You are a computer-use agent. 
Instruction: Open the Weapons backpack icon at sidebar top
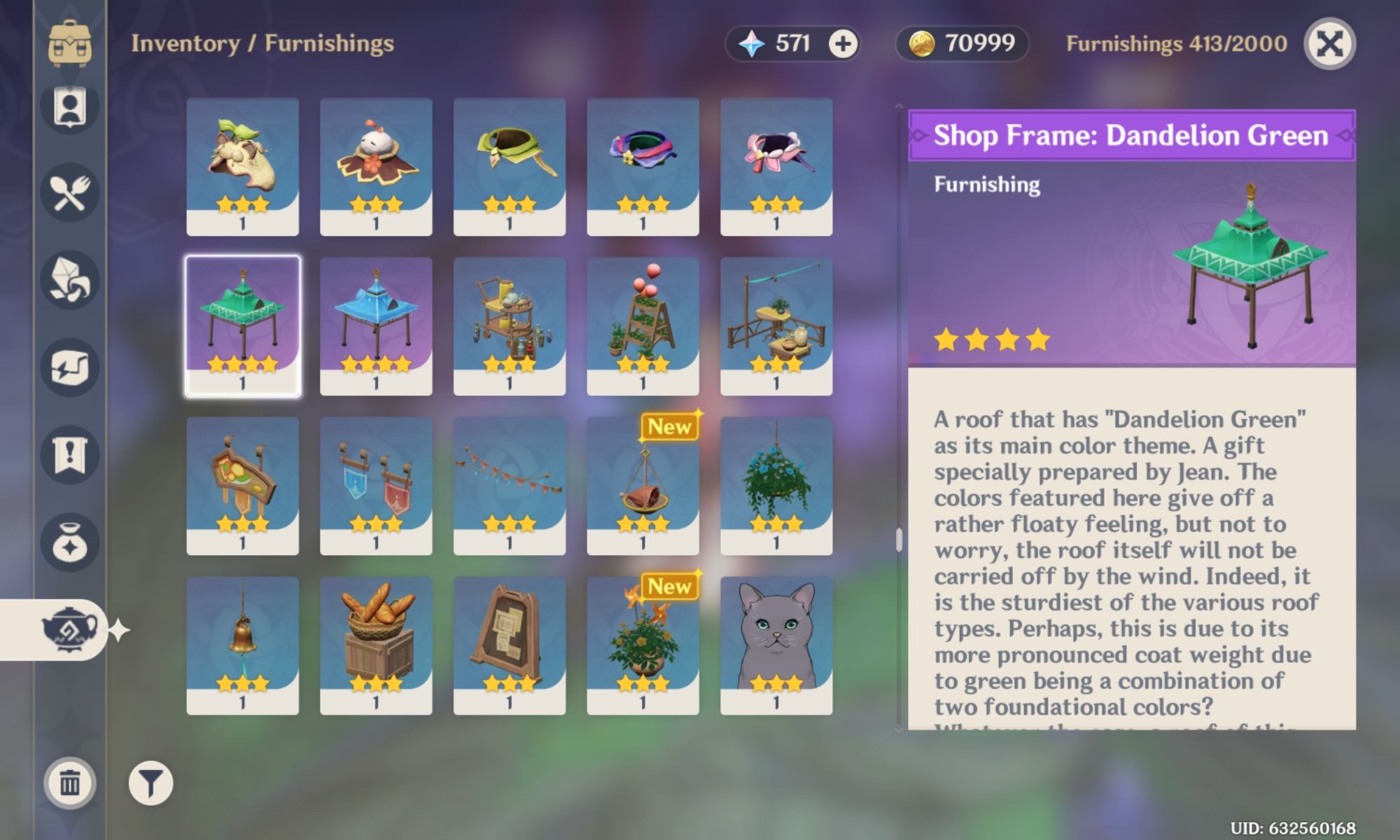click(70, 43)
